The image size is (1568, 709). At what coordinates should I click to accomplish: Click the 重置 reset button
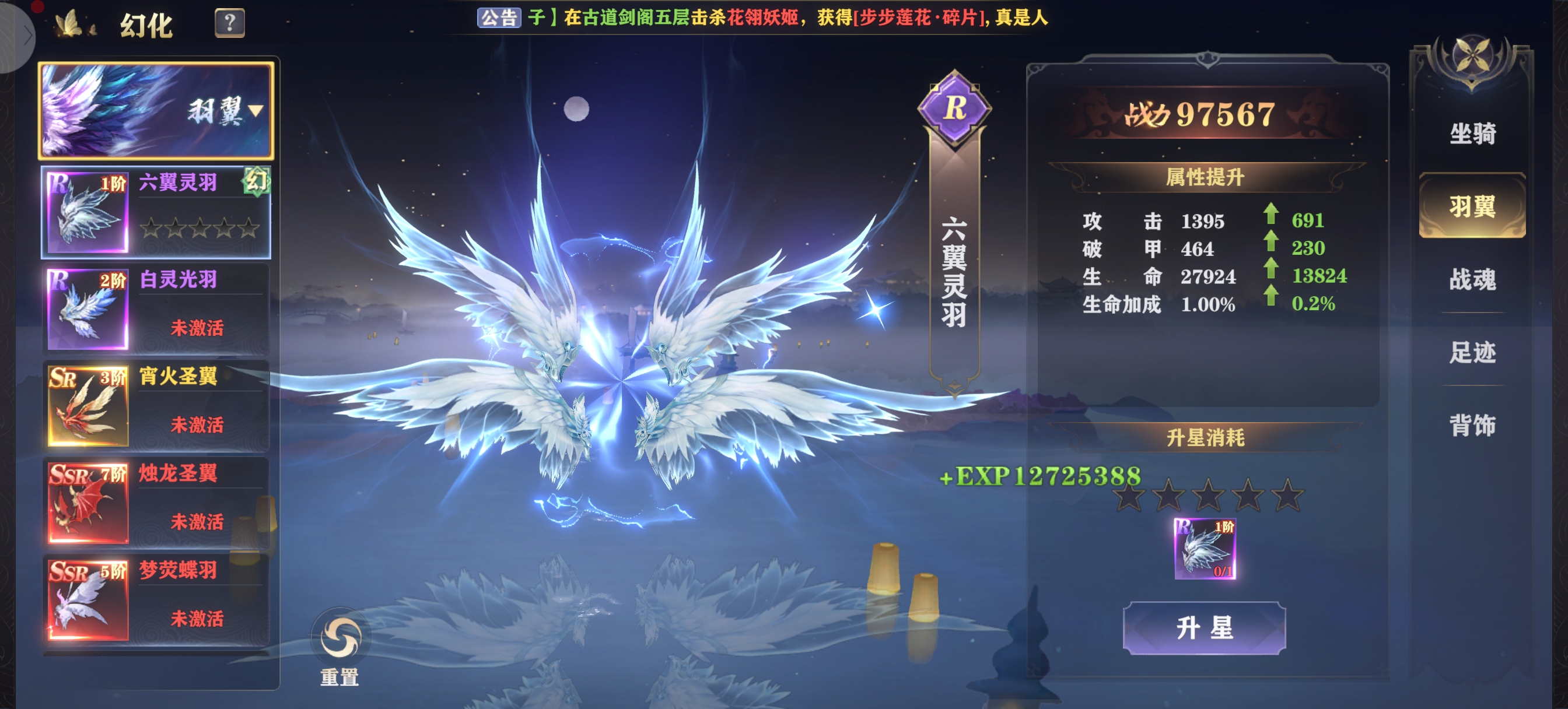(x=339, y=646)
